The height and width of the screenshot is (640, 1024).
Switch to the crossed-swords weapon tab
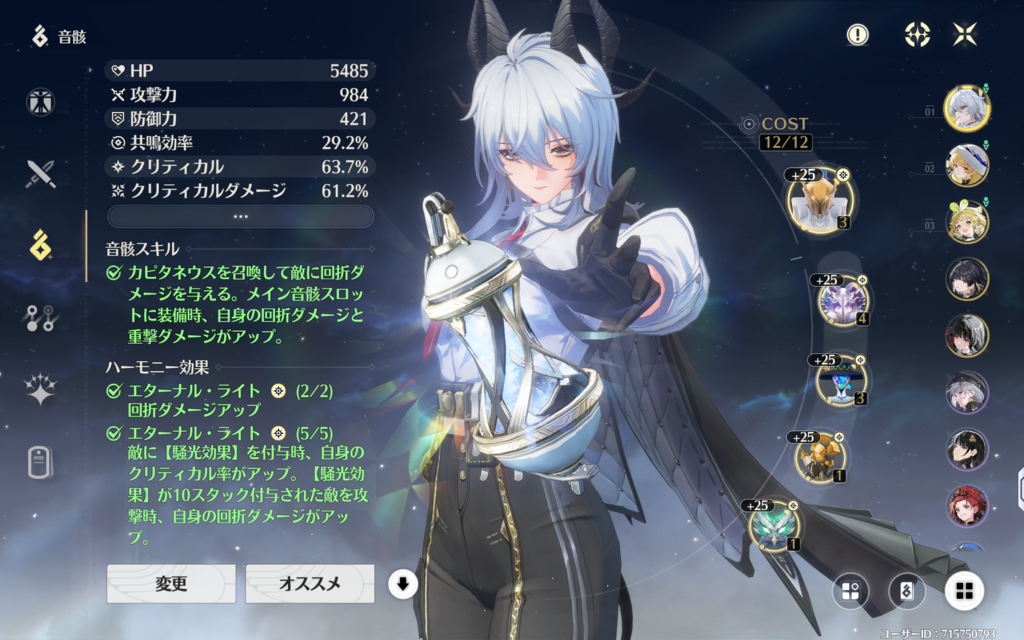point(41,174)
